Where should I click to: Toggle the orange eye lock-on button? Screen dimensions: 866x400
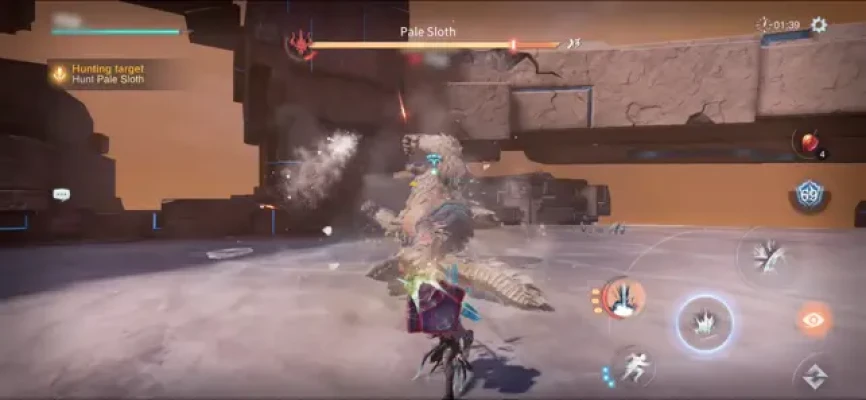click(814, 319)
